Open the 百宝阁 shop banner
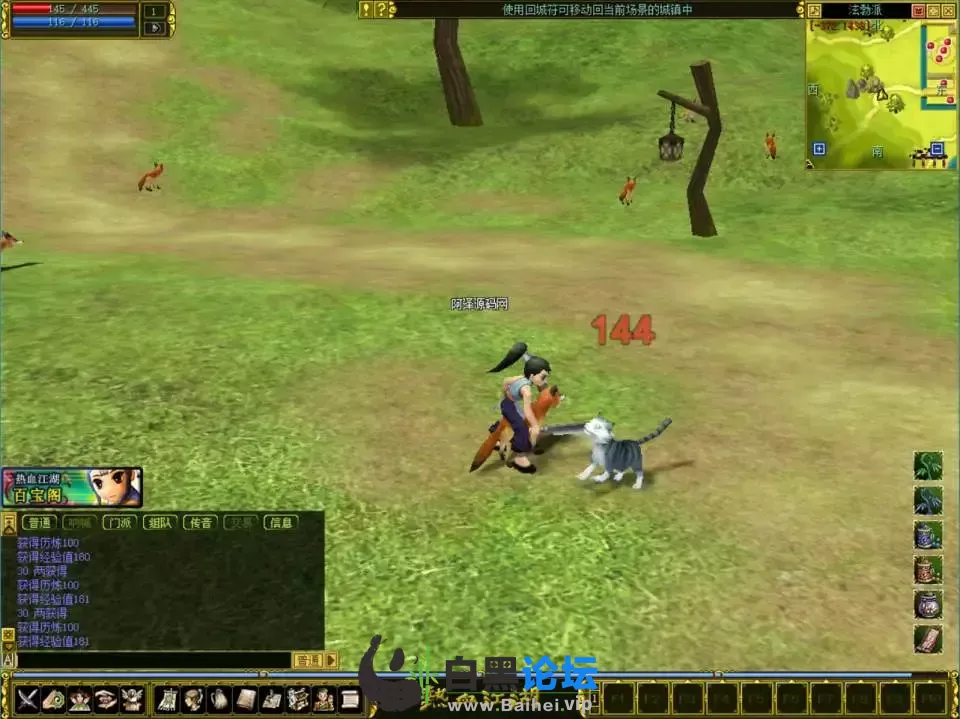Screen dimensions: 960x719 coord(72,487)
